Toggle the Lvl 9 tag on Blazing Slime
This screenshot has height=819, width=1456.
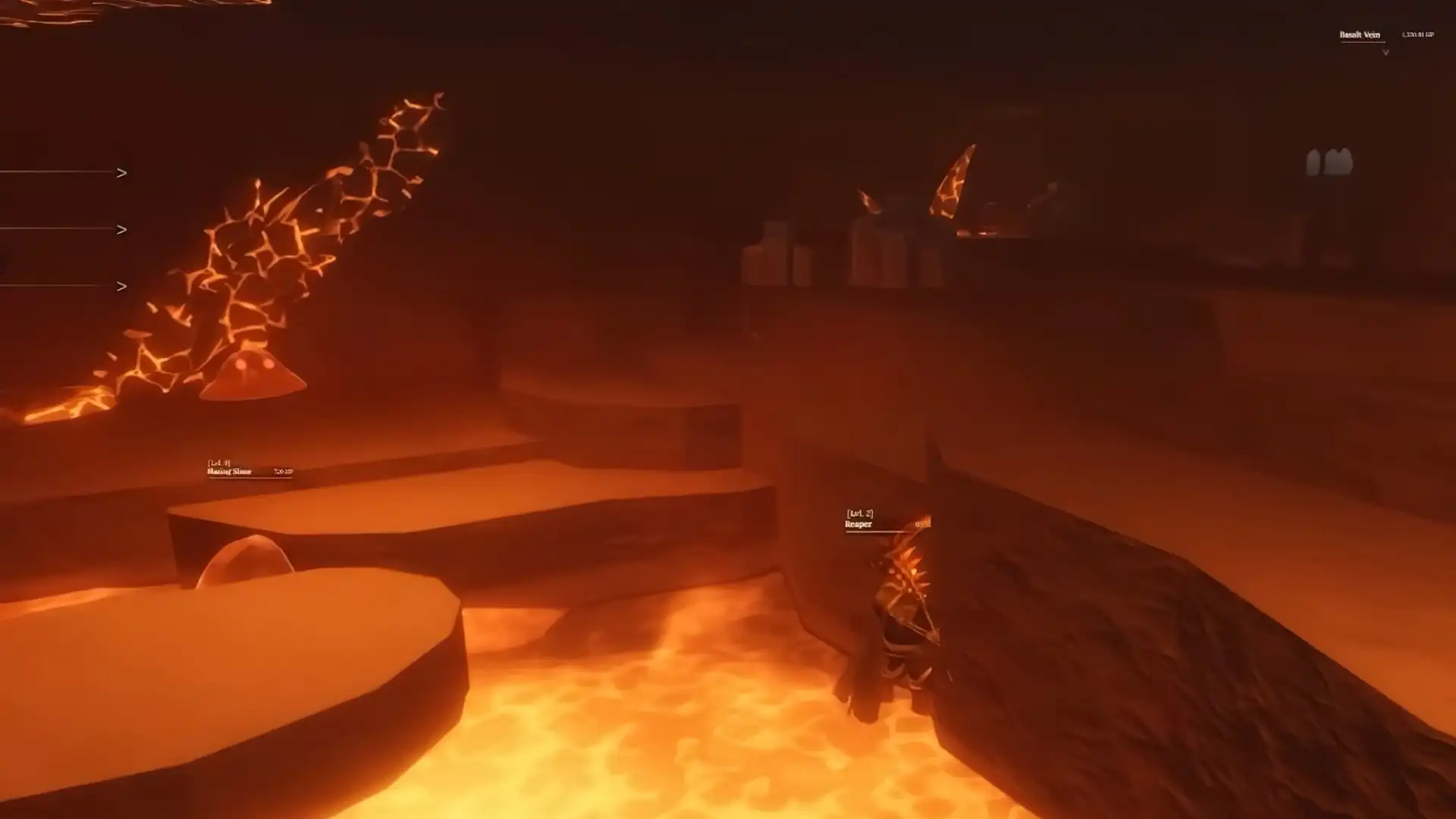pyautogui.click(x=216, y=462)
